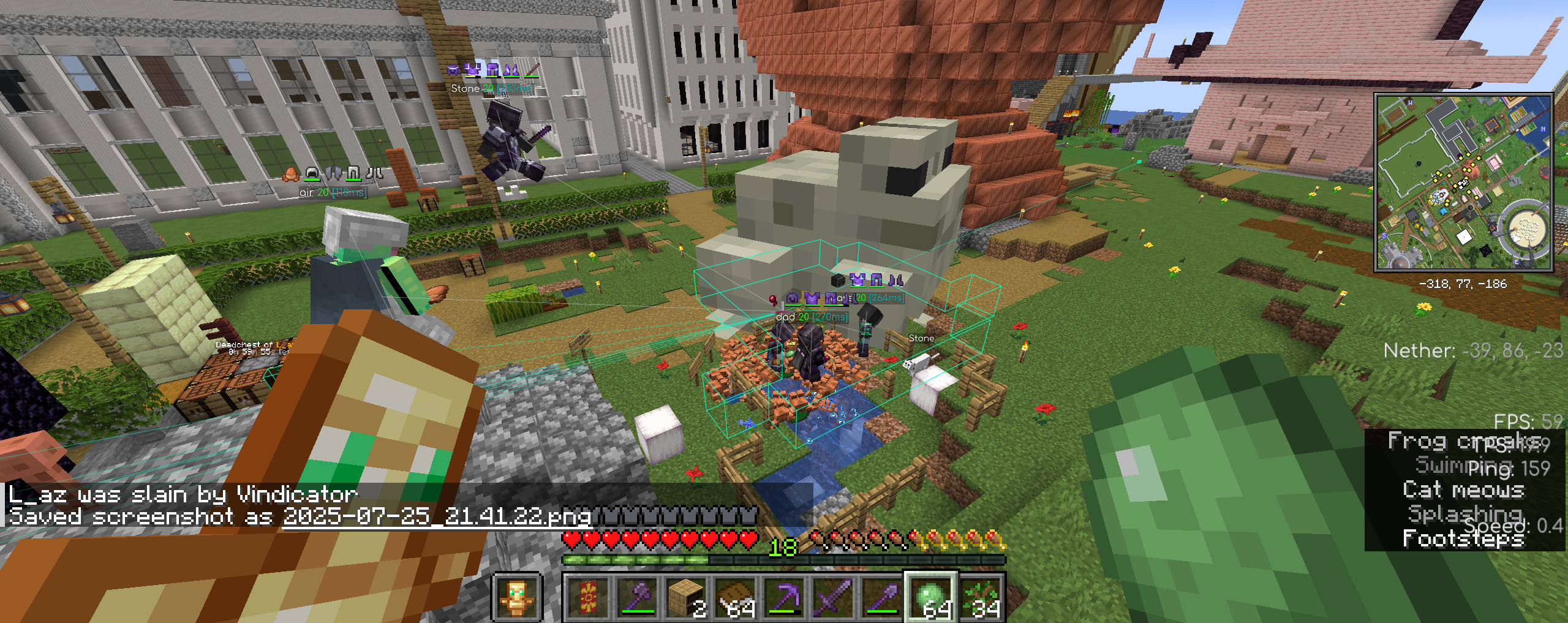Select the sapling stack hotbar slot
Screen dimensions: 1568x623
pyautogui.click(x=981, y=598)
